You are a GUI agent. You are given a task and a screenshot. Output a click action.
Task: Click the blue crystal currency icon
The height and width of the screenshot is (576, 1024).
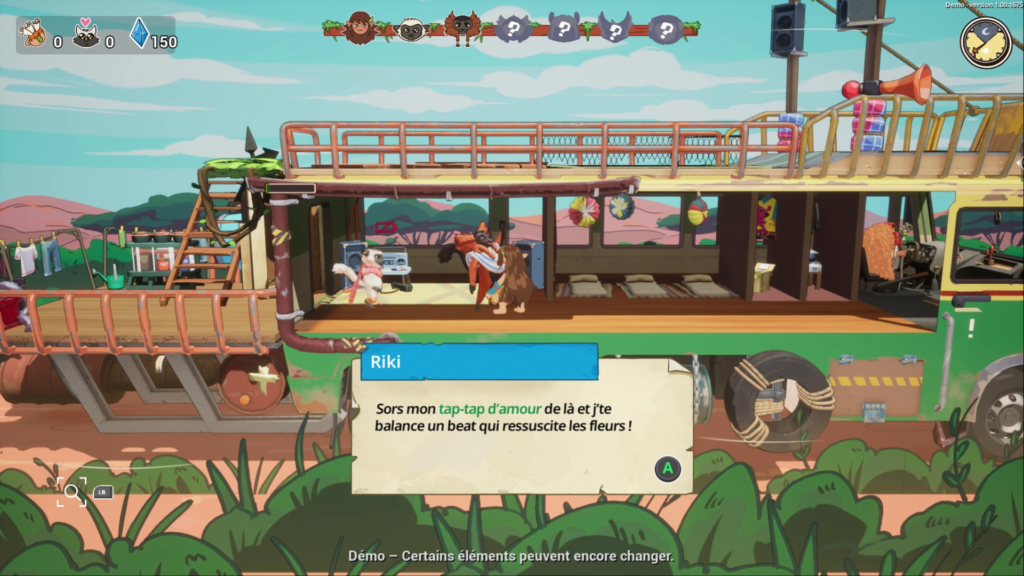tap(139, 34)
